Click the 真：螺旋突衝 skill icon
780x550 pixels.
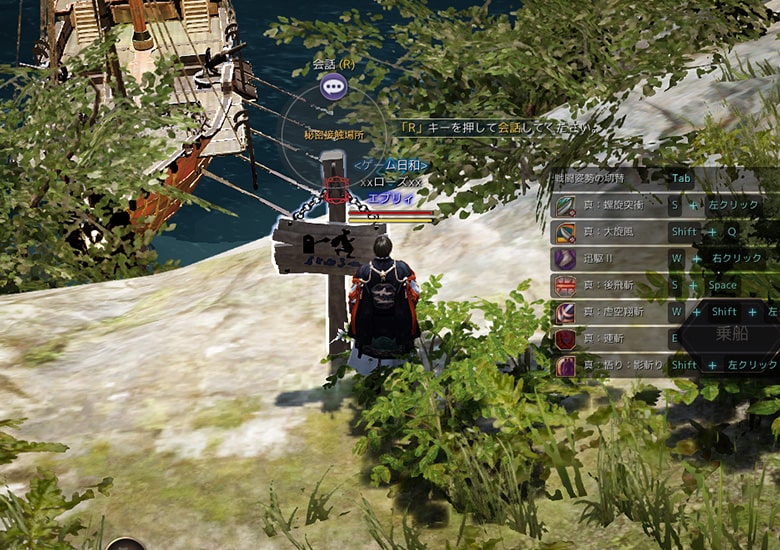pos(565,205)
